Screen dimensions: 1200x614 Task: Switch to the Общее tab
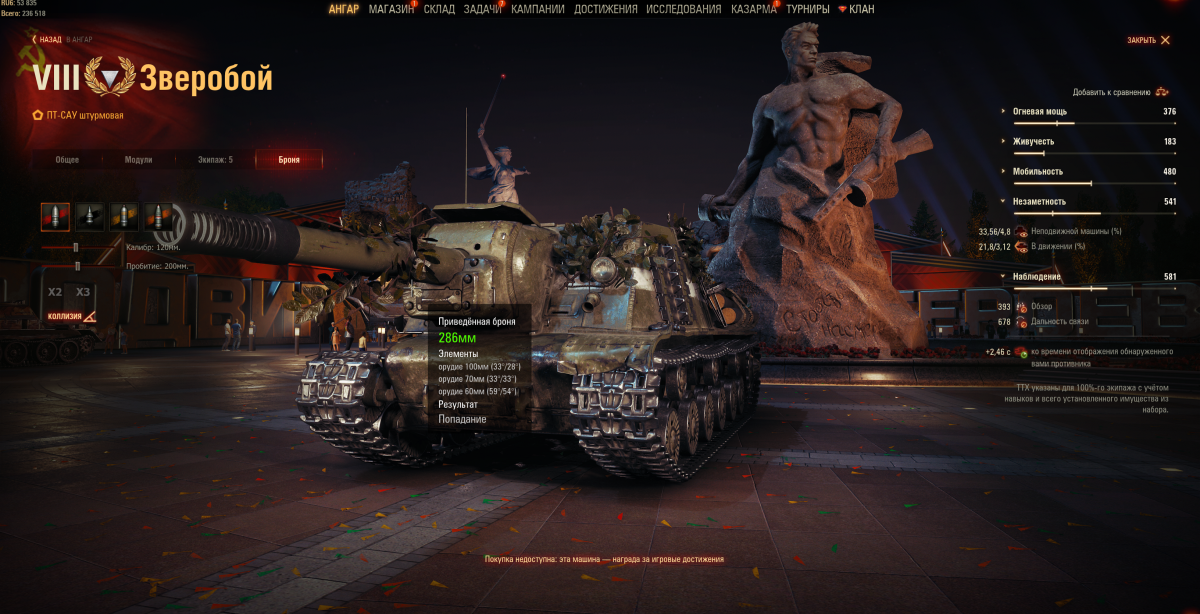[67, 159]
